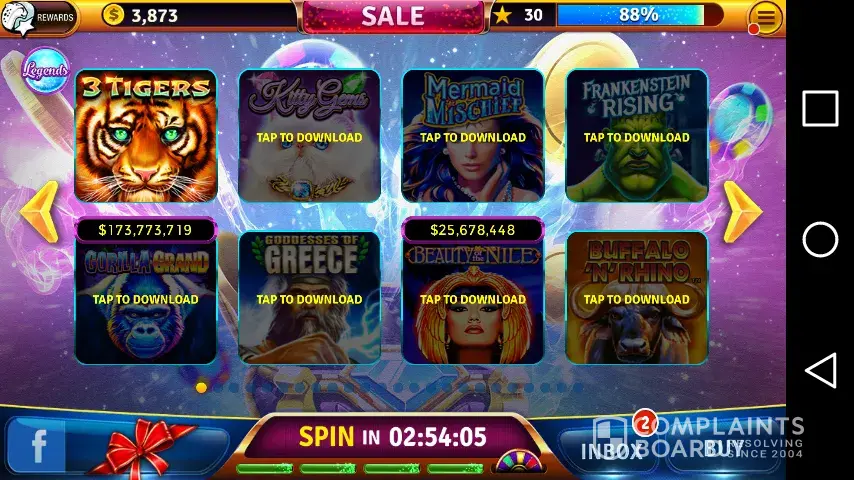
Task: Download the Buffalo 'N' Rhino slot
Action: 637,298
